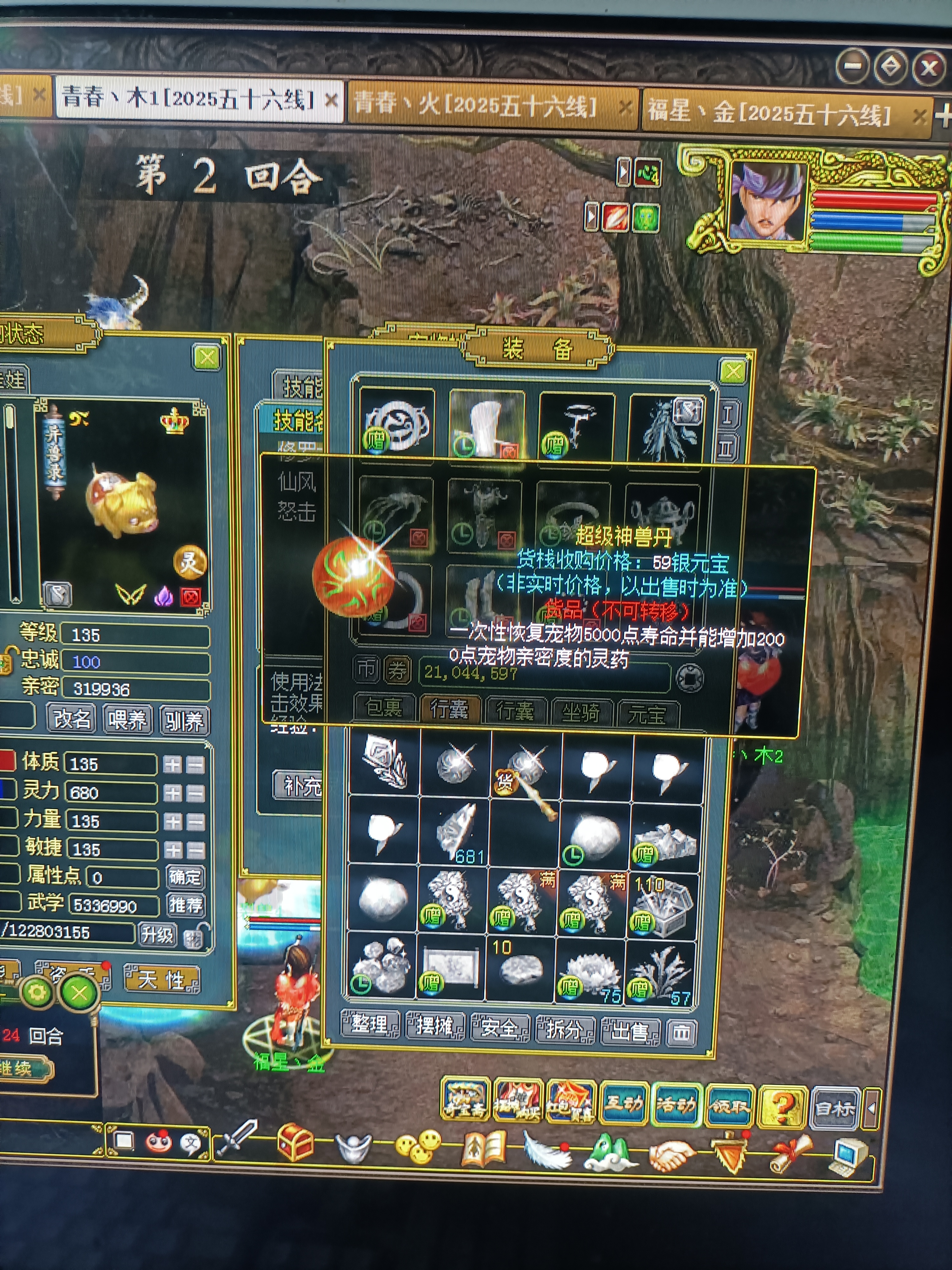Click the 改名 rename pet button

point(72,719)
